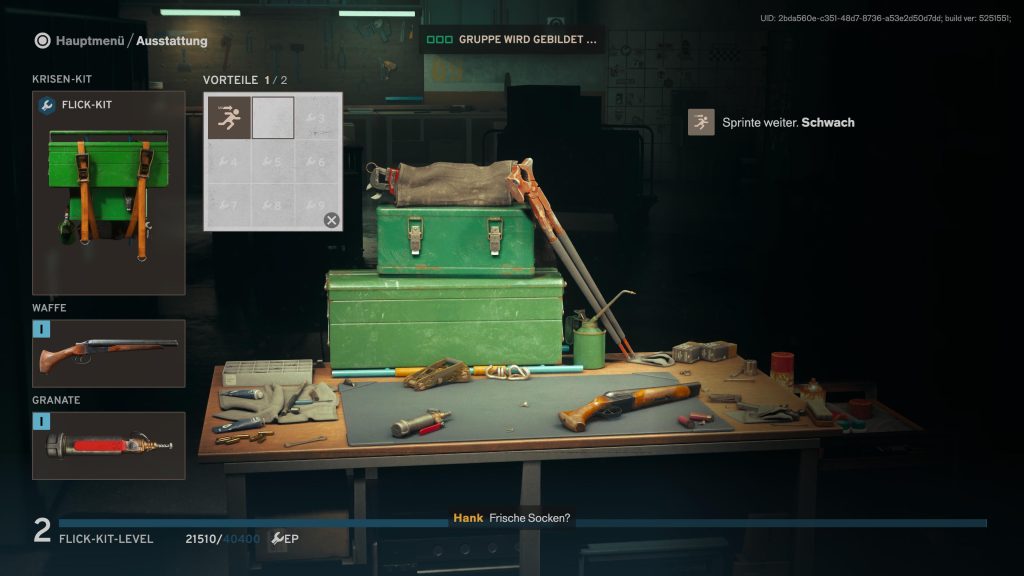This screenshot has width=1024, height=576.
Task: Close the Vorteile perk grid
Action: [x=331, y=220]
